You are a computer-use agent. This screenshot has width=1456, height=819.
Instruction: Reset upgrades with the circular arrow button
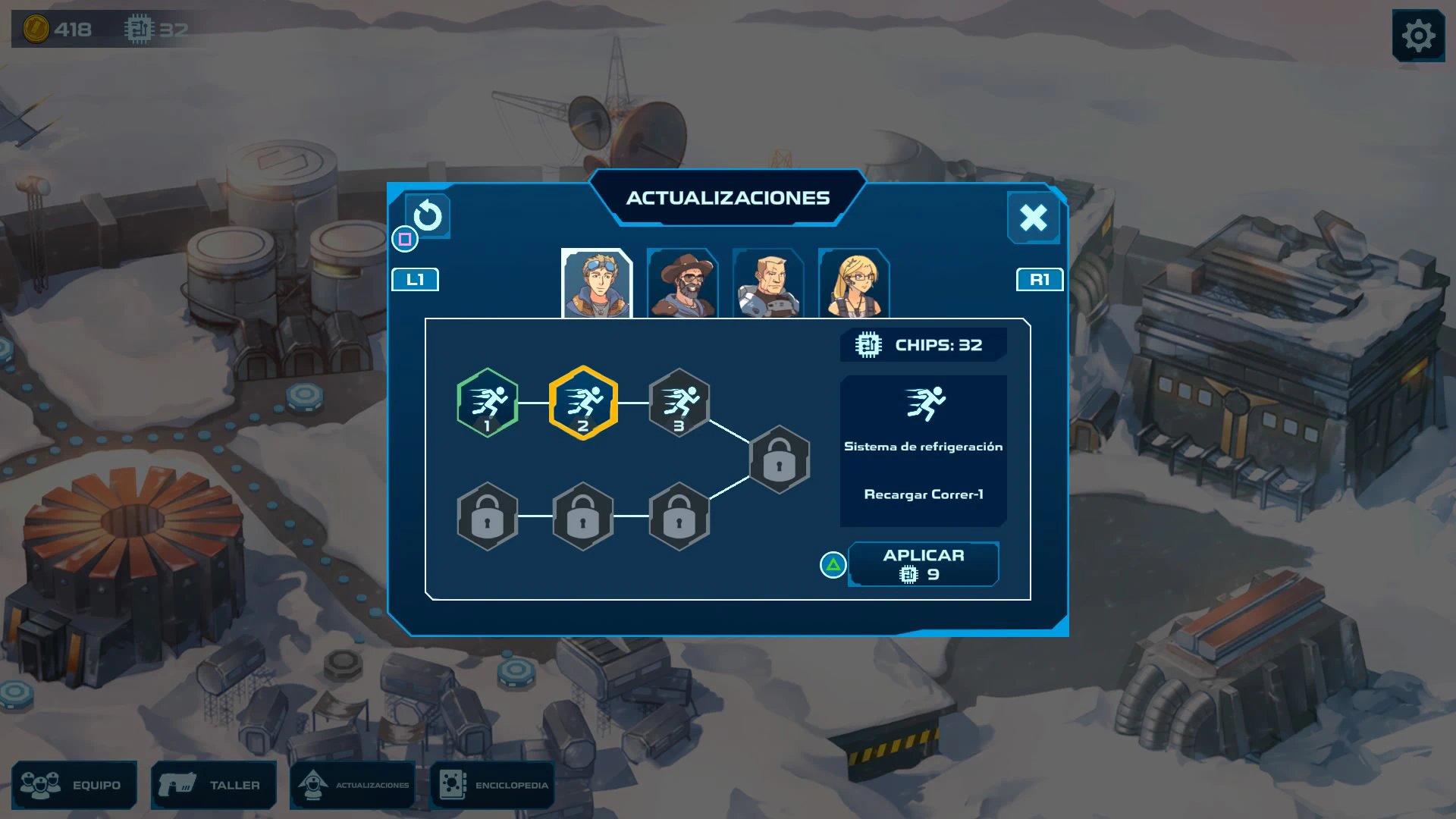pos(428,216)
